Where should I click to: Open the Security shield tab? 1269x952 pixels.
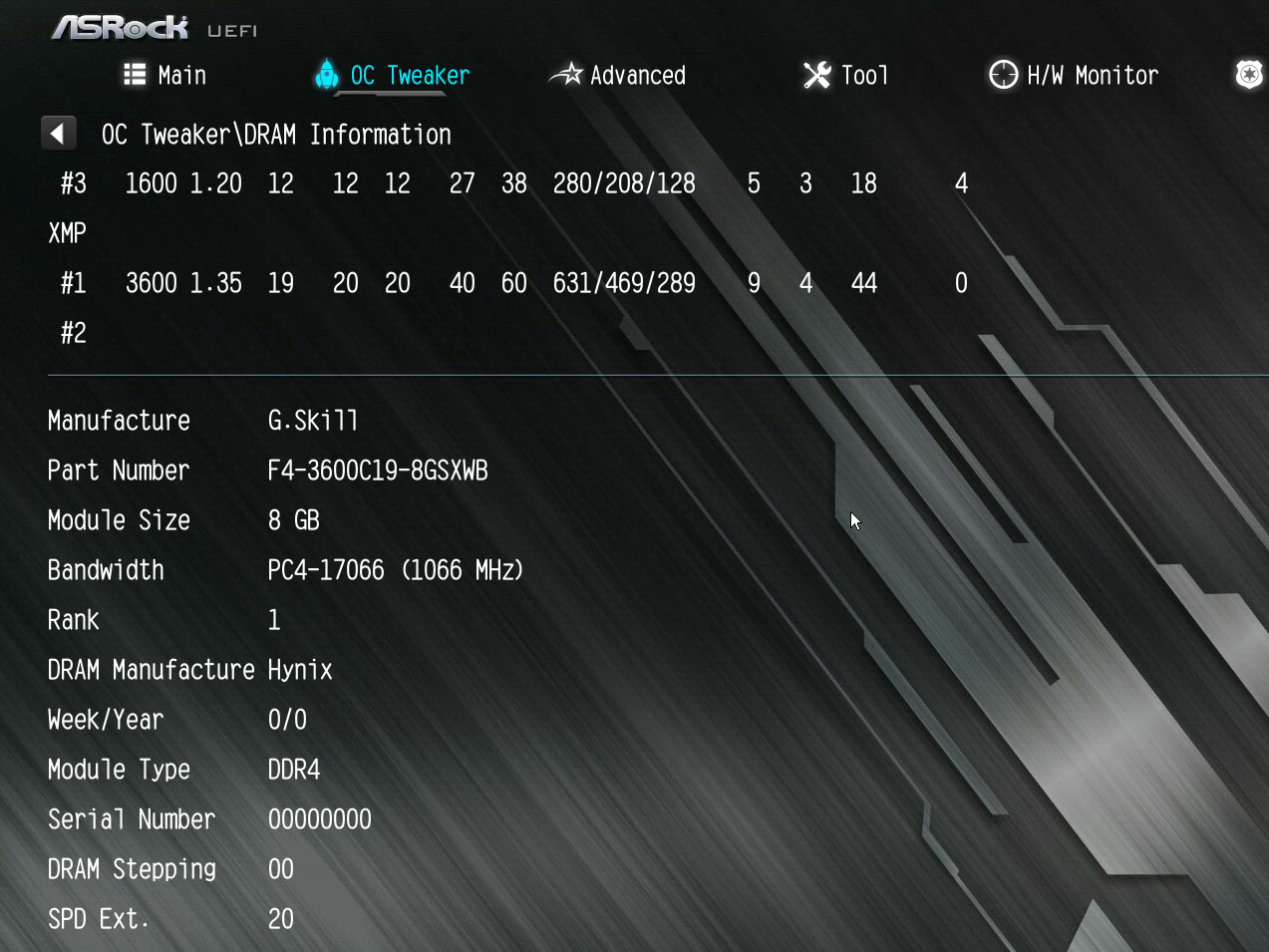pos(1248,75)
